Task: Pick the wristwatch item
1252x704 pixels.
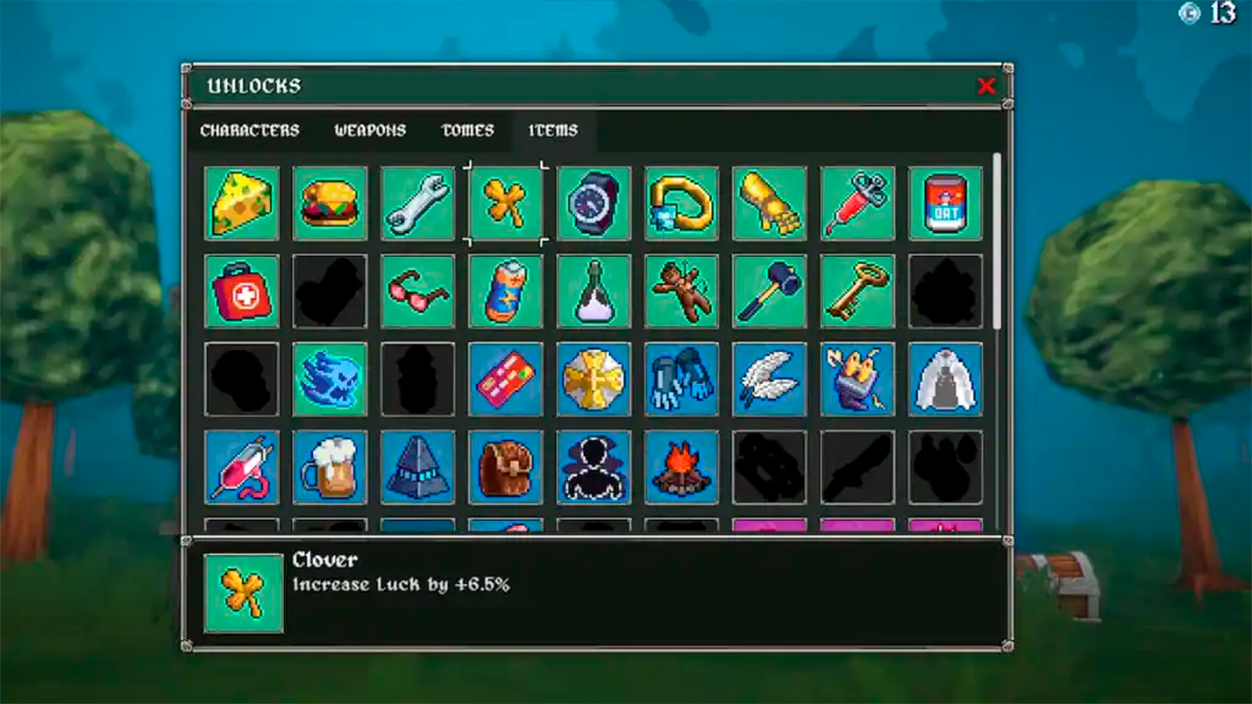Action: pos(594,204)
